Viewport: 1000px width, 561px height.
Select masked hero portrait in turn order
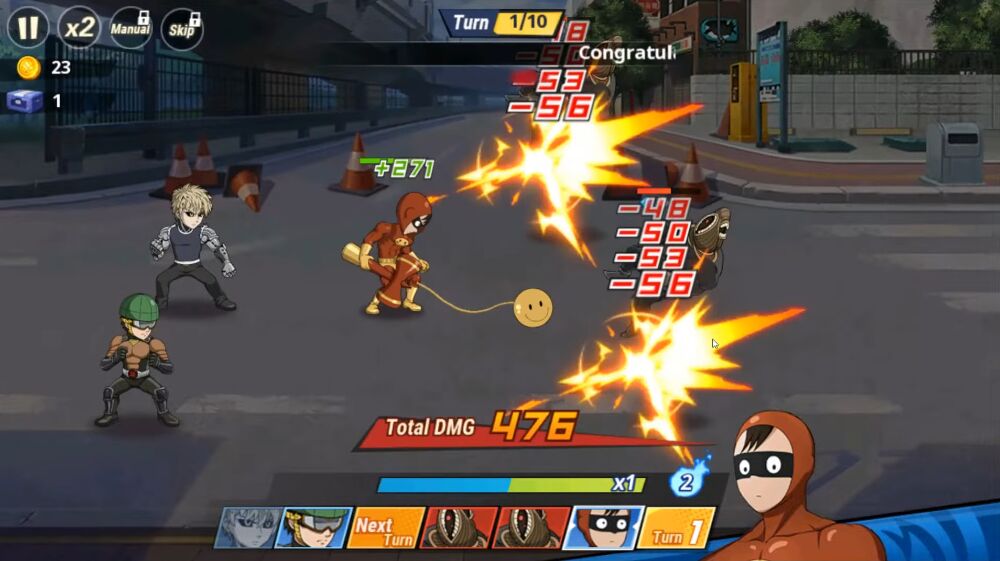point(601,527)
